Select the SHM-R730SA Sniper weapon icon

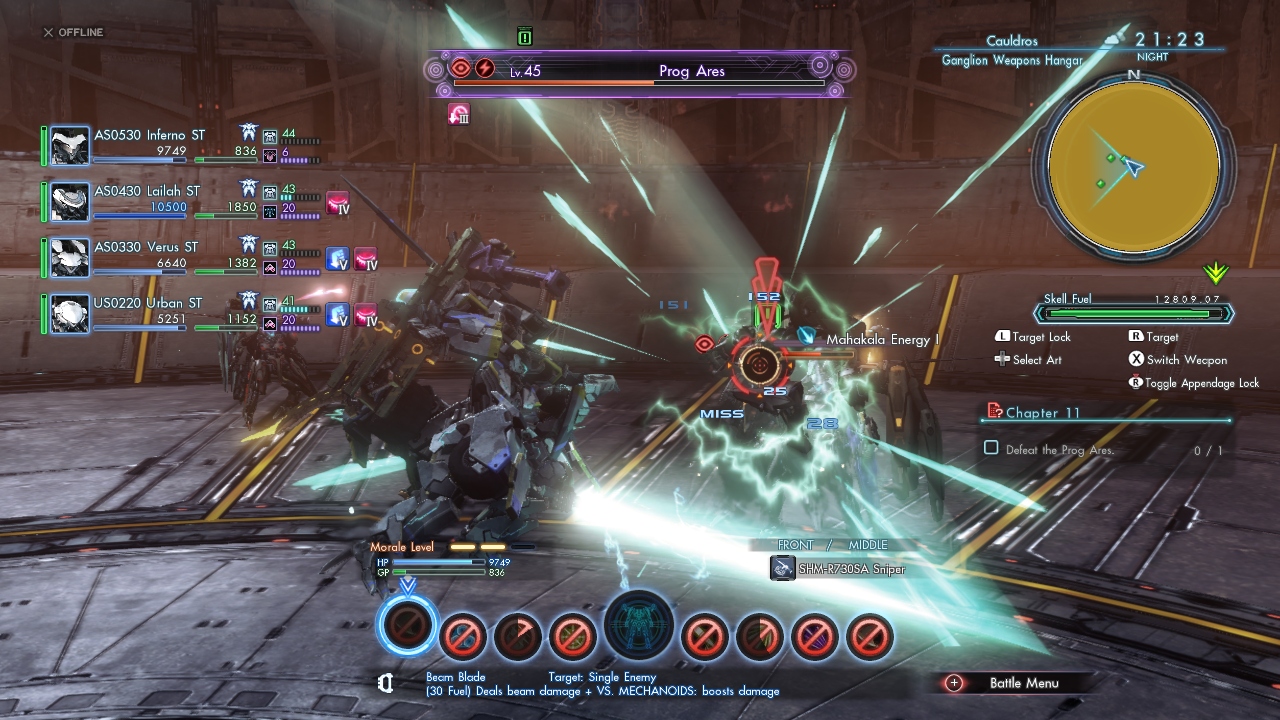[x=783, y=568]
